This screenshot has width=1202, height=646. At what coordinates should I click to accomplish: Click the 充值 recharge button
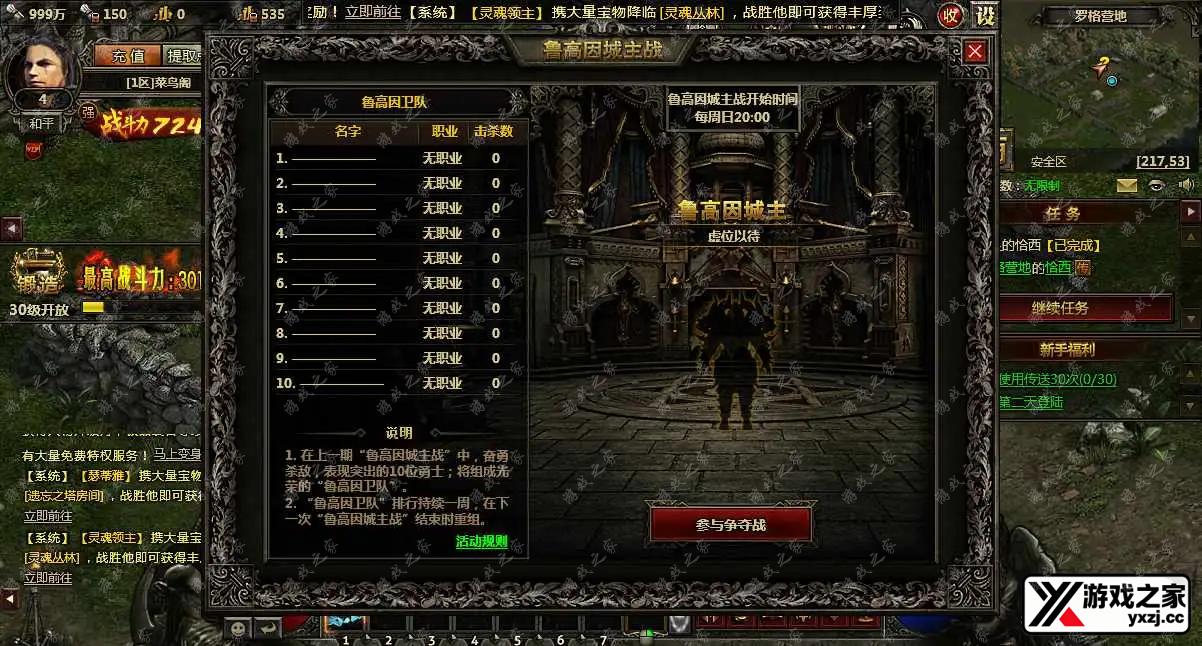pos(128,56)
